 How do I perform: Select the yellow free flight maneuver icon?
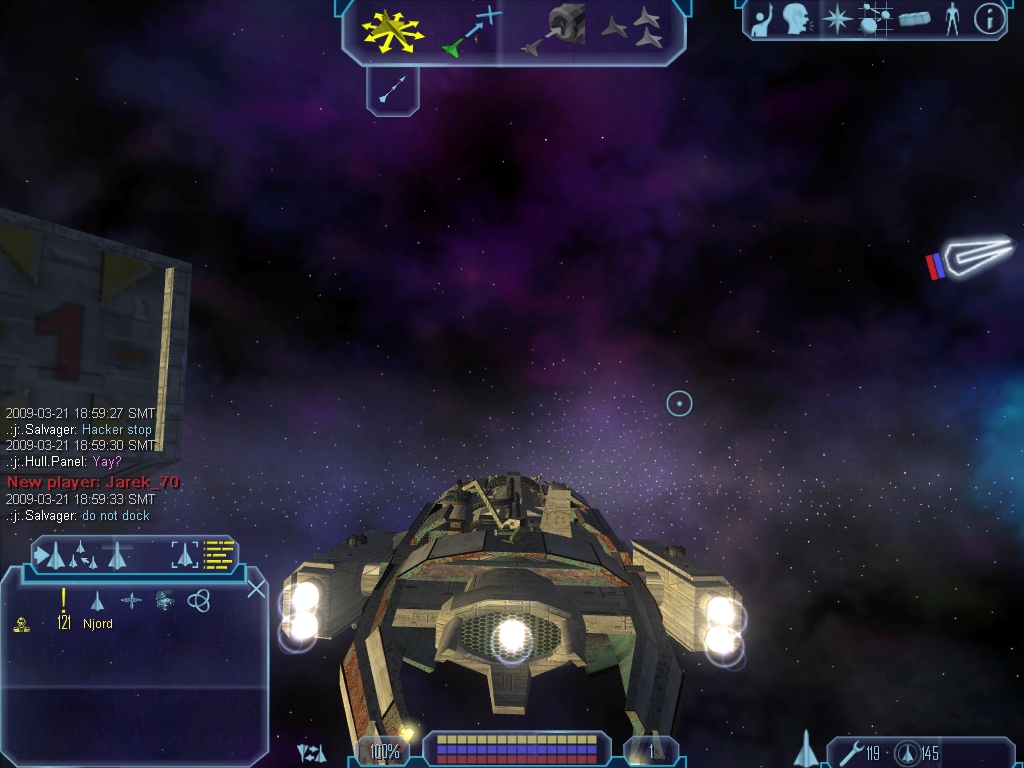pyautogui.click(x=393, y=30)
